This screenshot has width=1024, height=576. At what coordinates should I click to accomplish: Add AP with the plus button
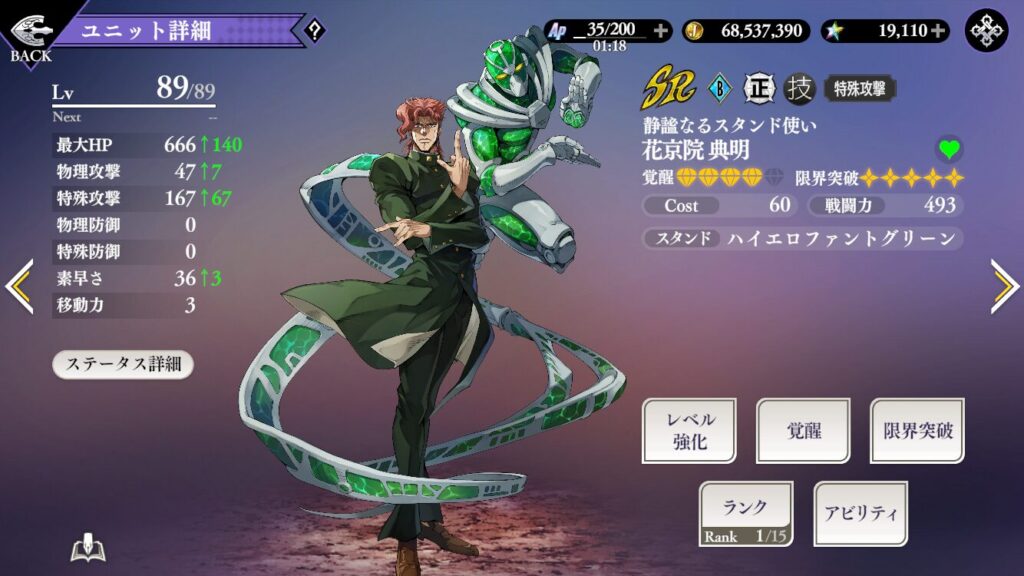click(x=661, y=31)
